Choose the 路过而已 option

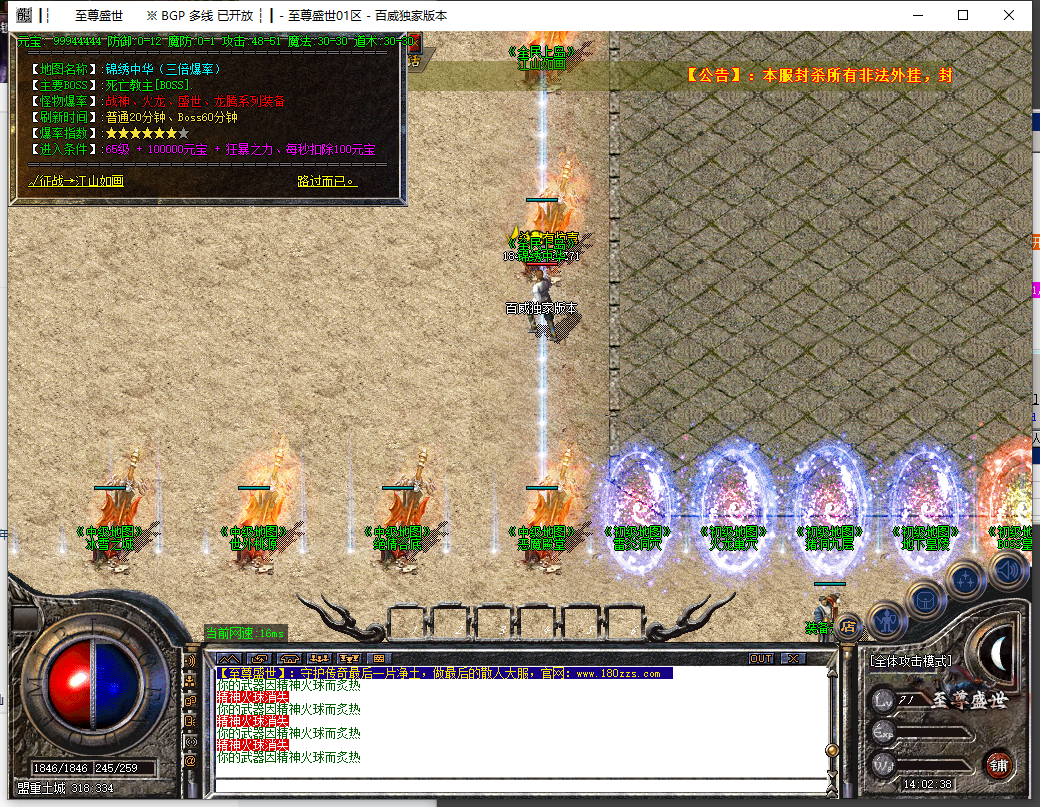(x=327, y=181)
